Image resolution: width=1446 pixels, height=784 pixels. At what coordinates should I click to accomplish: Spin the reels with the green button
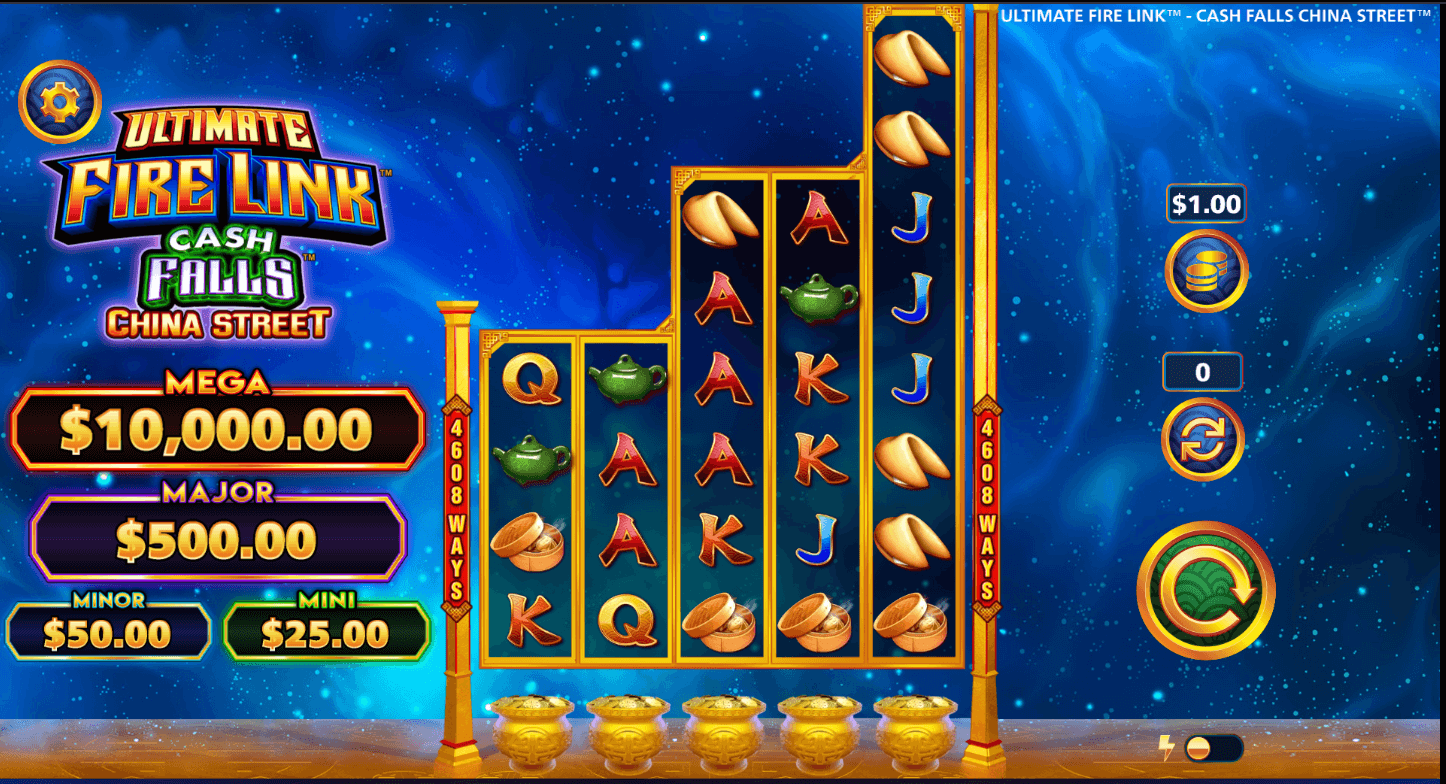(1206, 590)
